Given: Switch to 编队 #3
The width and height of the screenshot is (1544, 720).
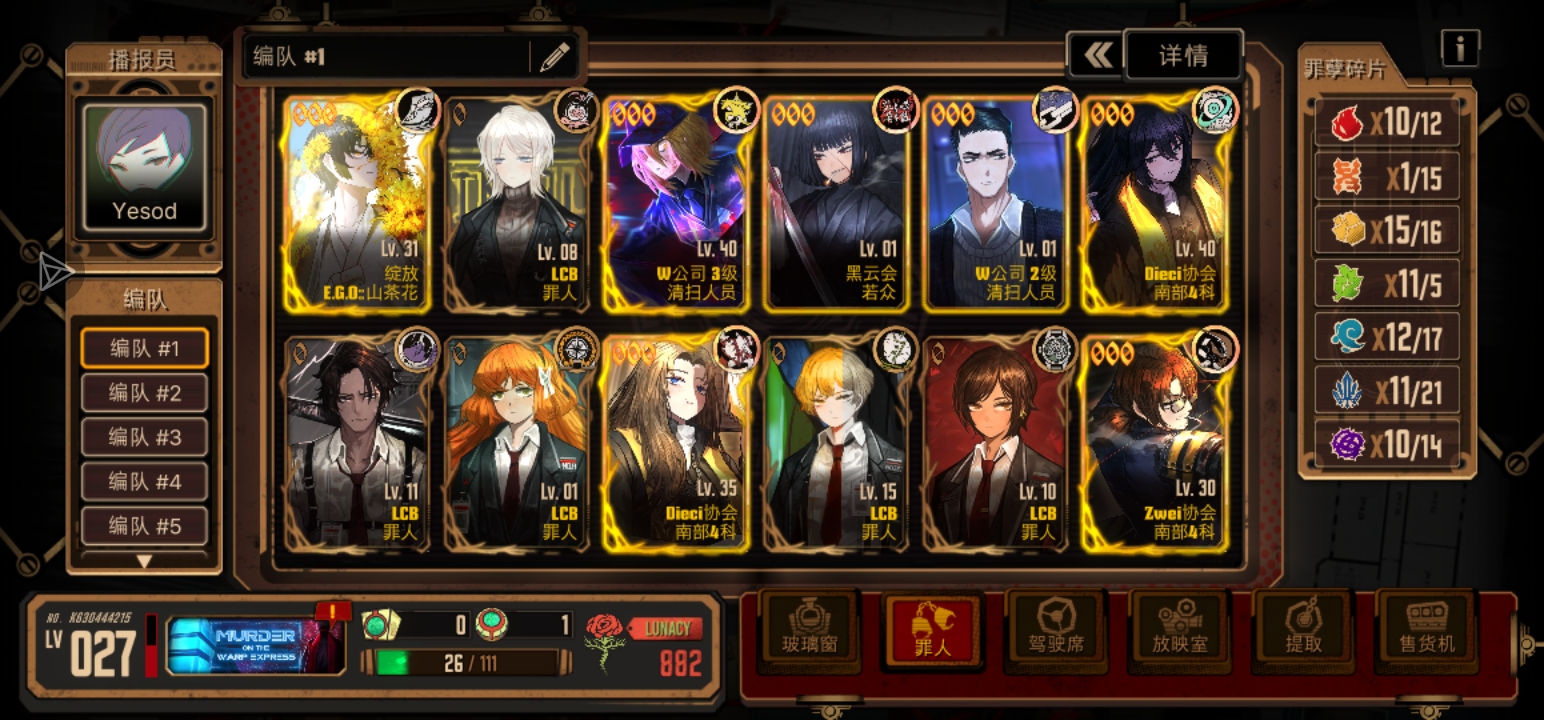Looking at the screenshot, I should [x=145, y=437].
